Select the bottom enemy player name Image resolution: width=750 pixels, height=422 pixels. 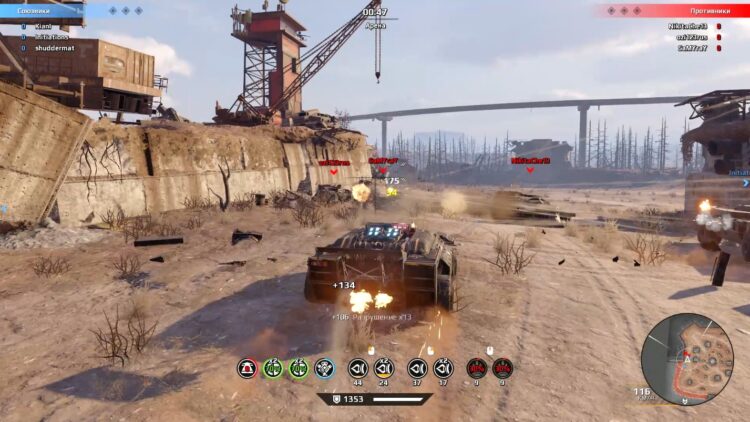tap(692, 47)
